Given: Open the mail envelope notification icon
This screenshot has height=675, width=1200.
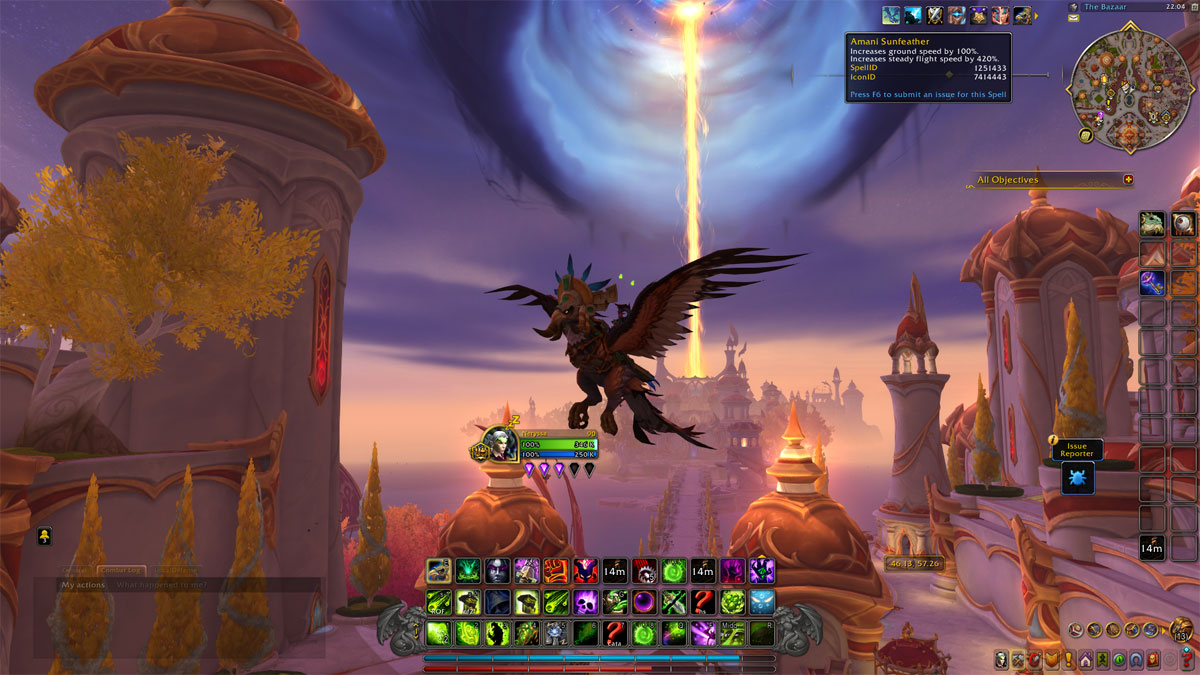Looking at the screenshot, I should click(1073, 19).
